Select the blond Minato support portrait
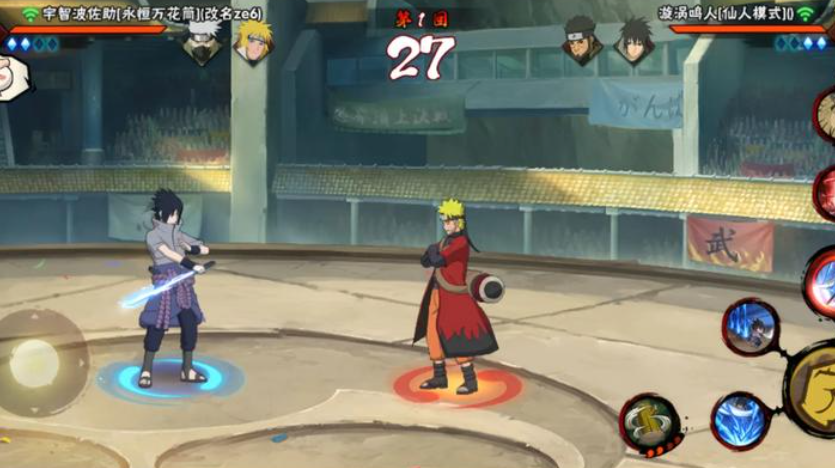 253,41
